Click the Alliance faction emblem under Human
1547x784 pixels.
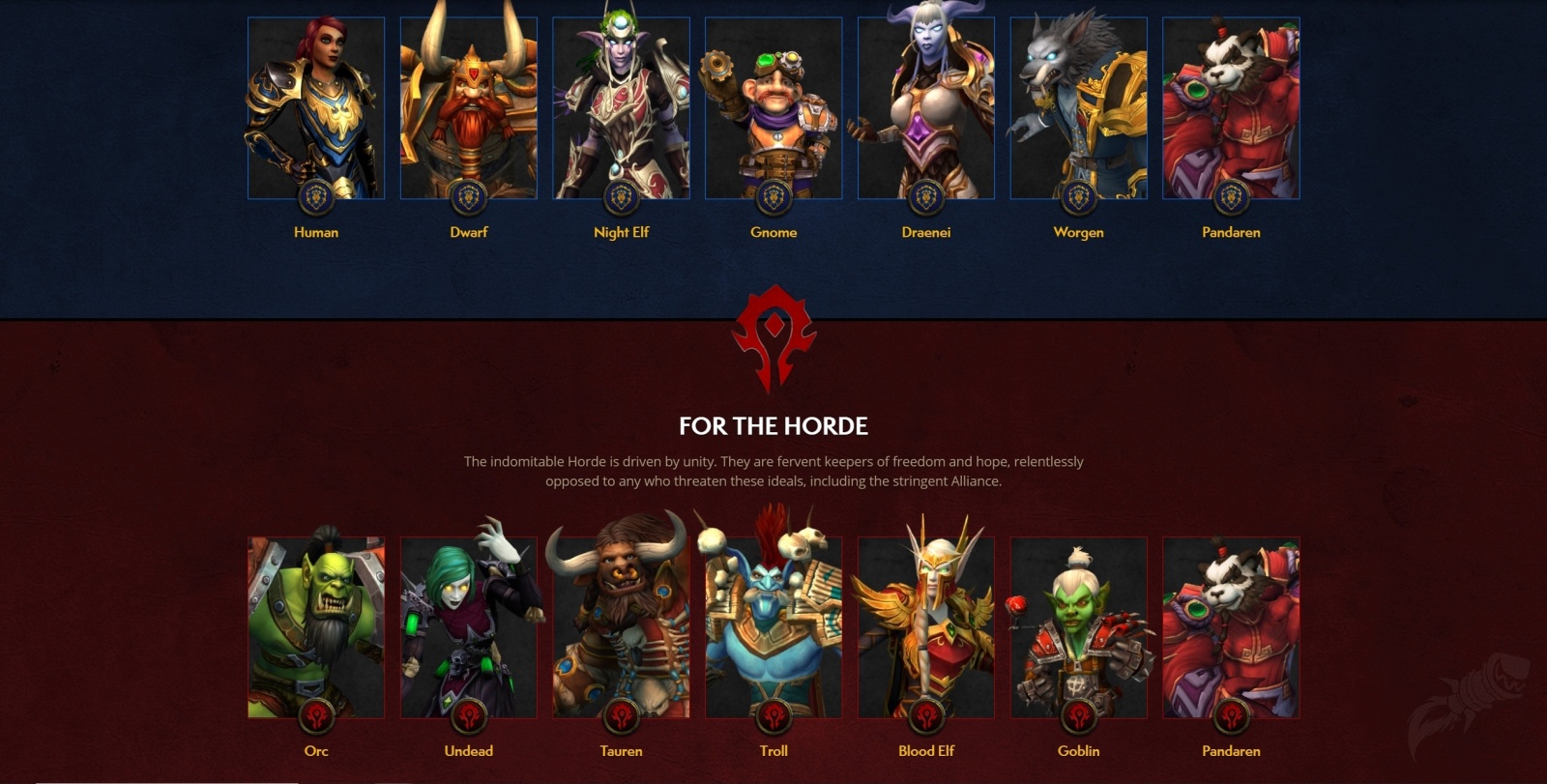317,199
